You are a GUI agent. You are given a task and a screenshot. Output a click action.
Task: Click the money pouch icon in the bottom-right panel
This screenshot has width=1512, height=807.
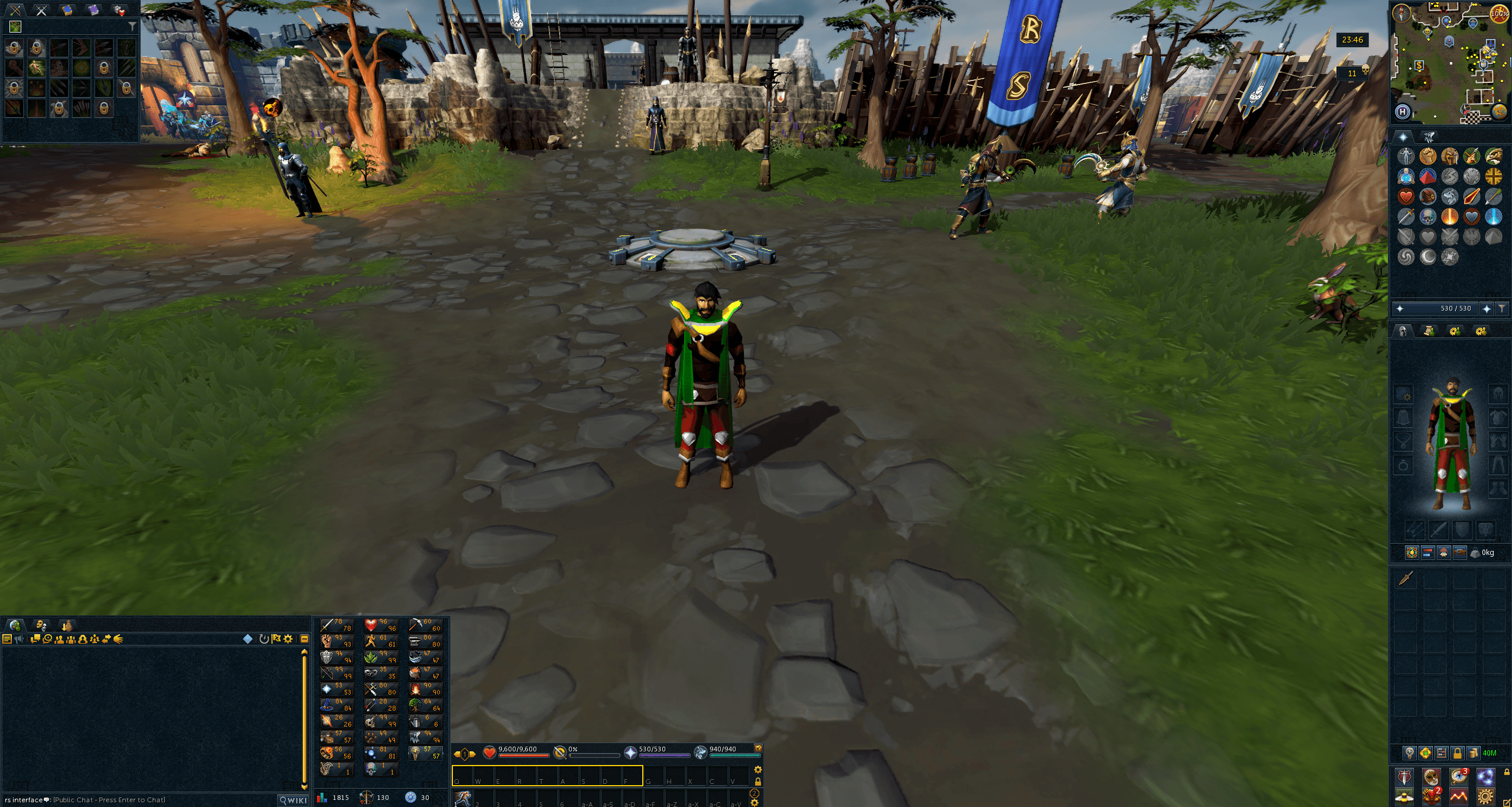click(x=1474, y=753)
